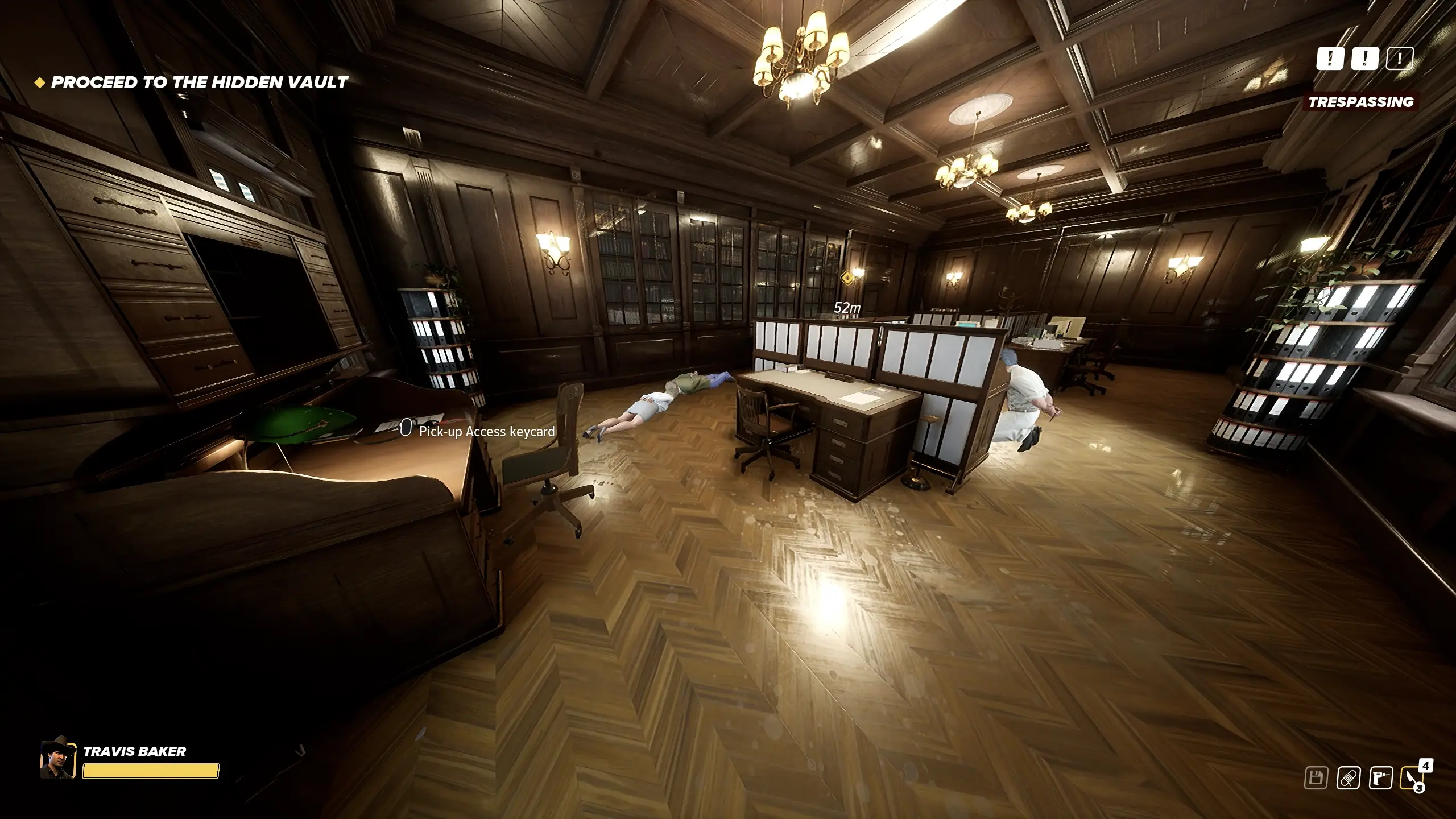Screen dimensions: 1456x819
Task: Click Travis Baker's character portrait
Action: pyautogui.click(x=58, y=759)
